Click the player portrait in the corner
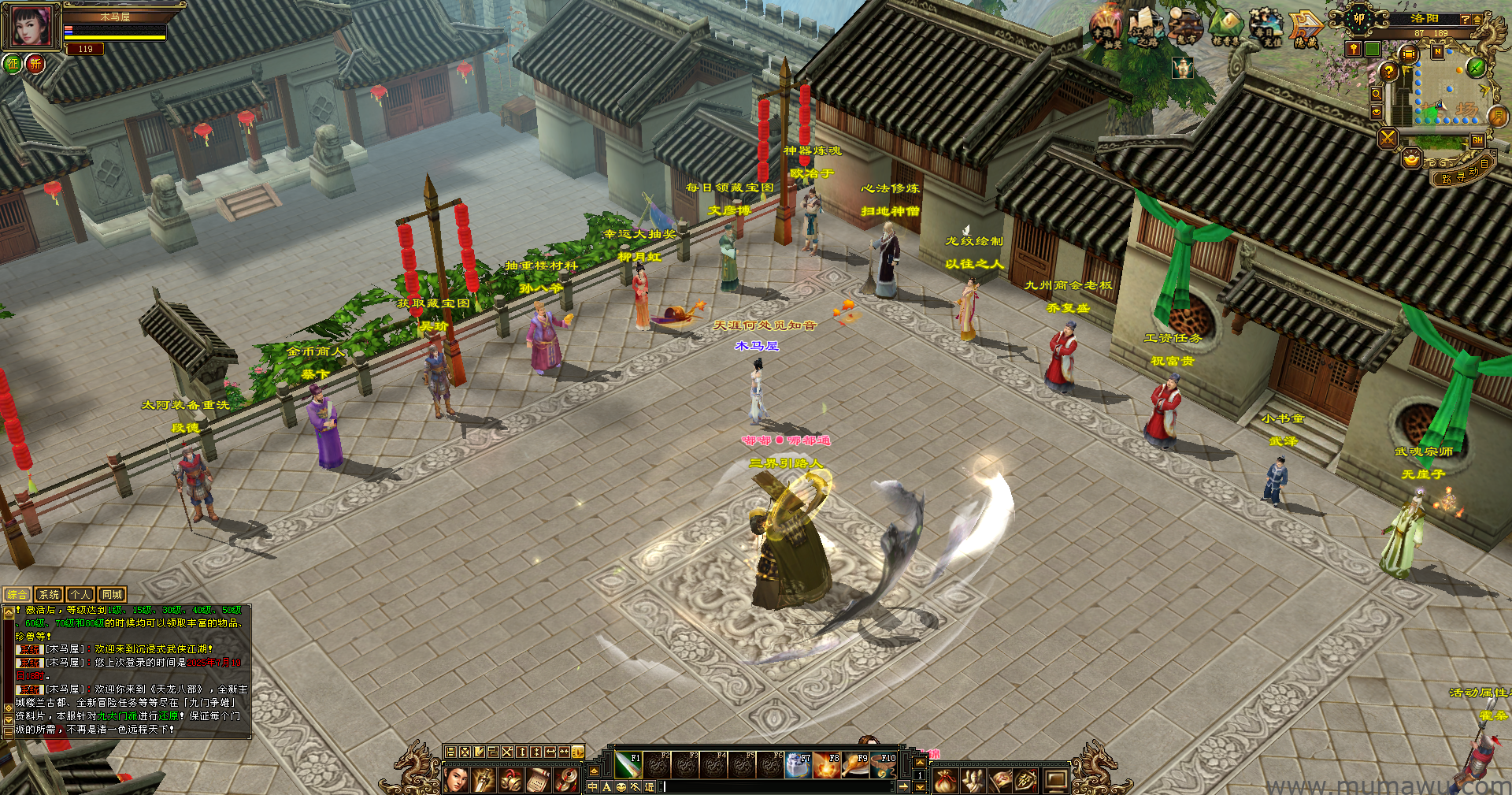This screenshot has height=795, width=1512. click(31, 26)
